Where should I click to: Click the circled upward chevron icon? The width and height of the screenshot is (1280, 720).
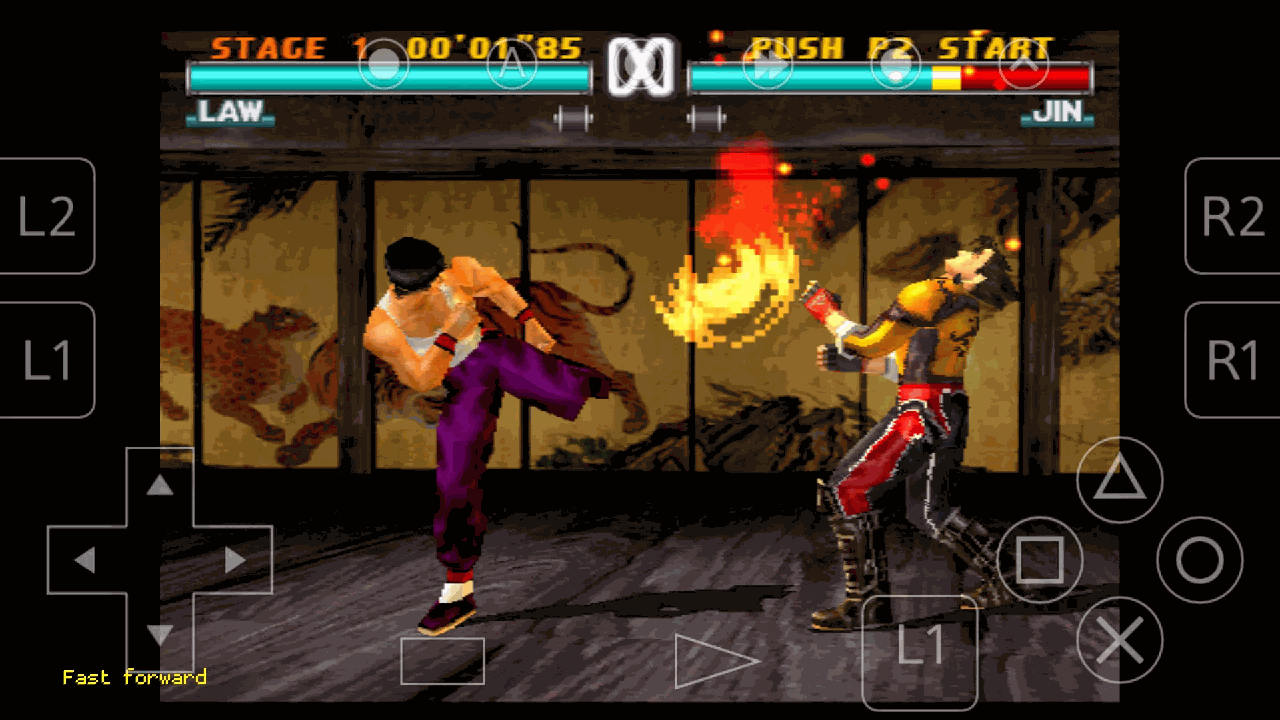[1023, 65]
